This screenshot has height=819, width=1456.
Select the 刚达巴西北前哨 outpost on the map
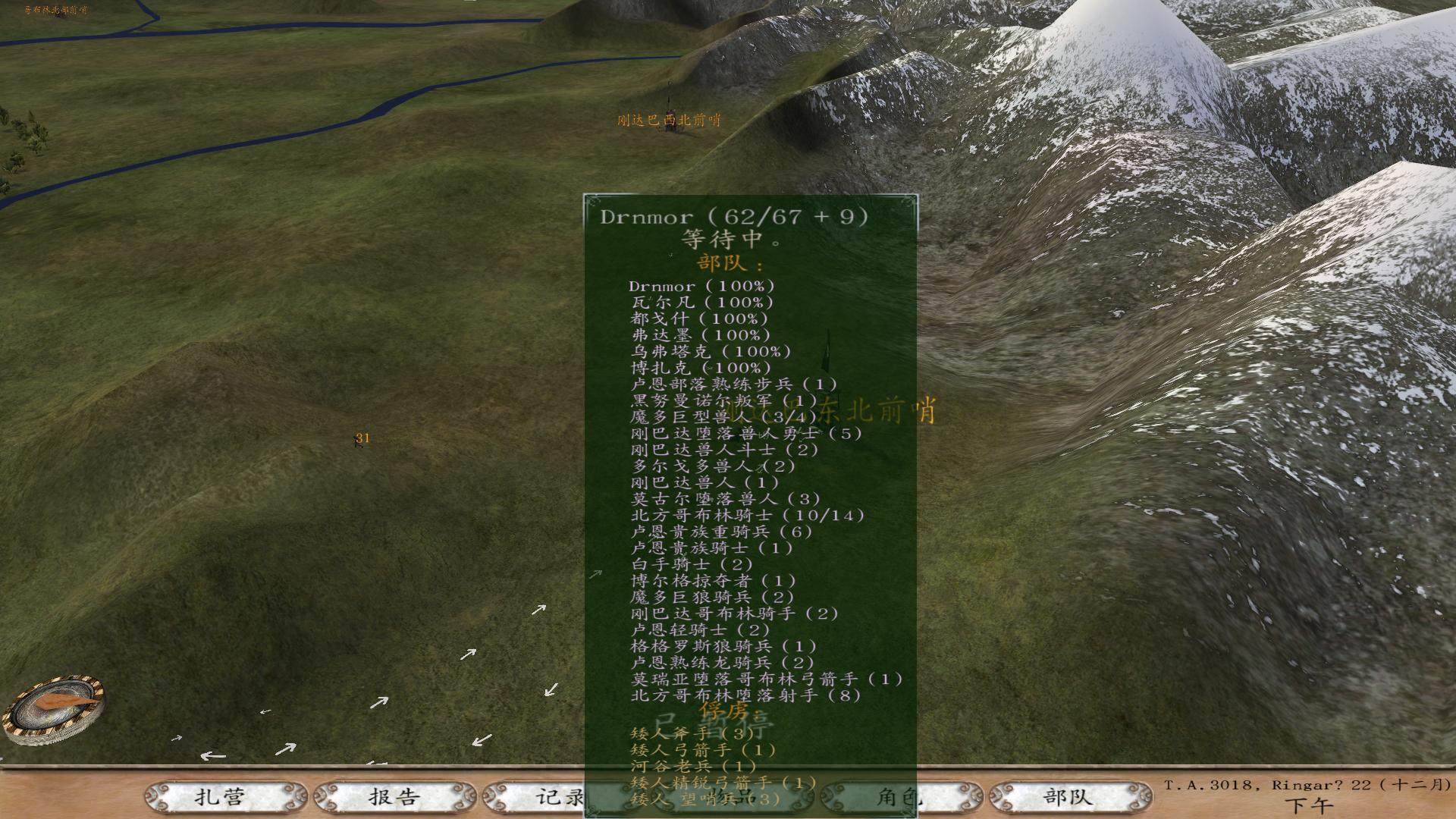[x=669, y=120]
